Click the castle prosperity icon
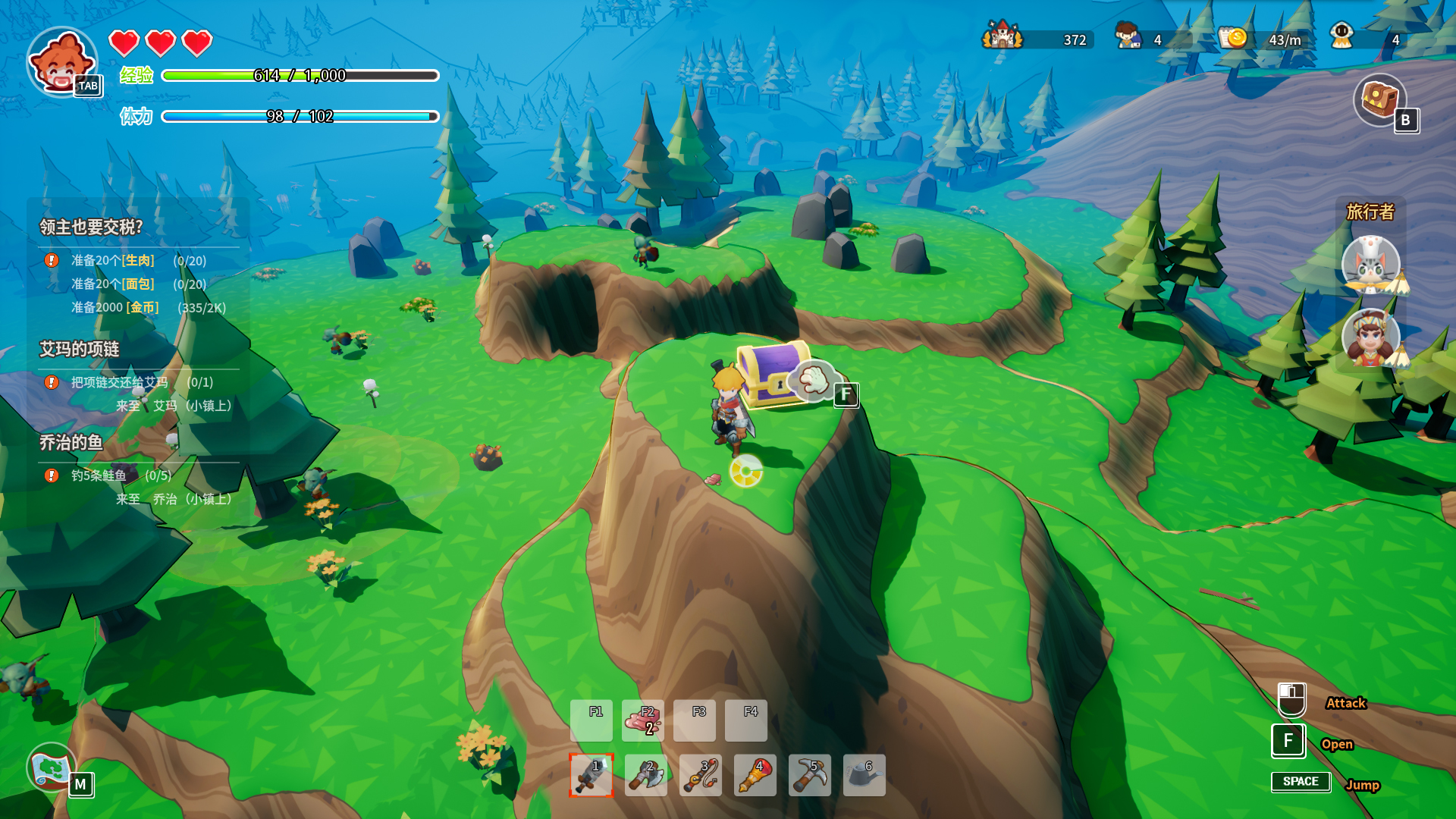Image resolution: width=1456 pixels, height=819 pixels. pos(1003,36)
